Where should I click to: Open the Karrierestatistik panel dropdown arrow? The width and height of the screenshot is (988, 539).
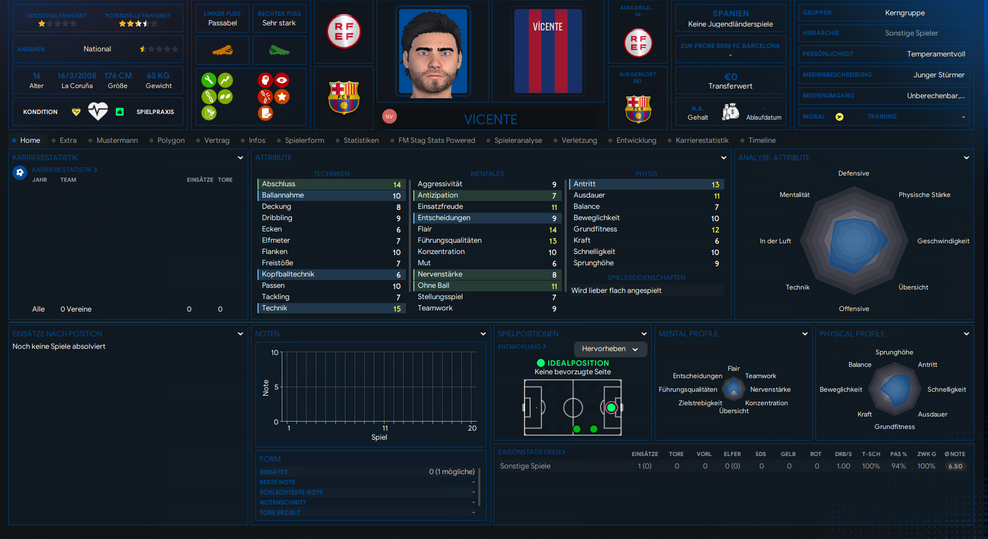pyautogui.click(x=241, y=158)
